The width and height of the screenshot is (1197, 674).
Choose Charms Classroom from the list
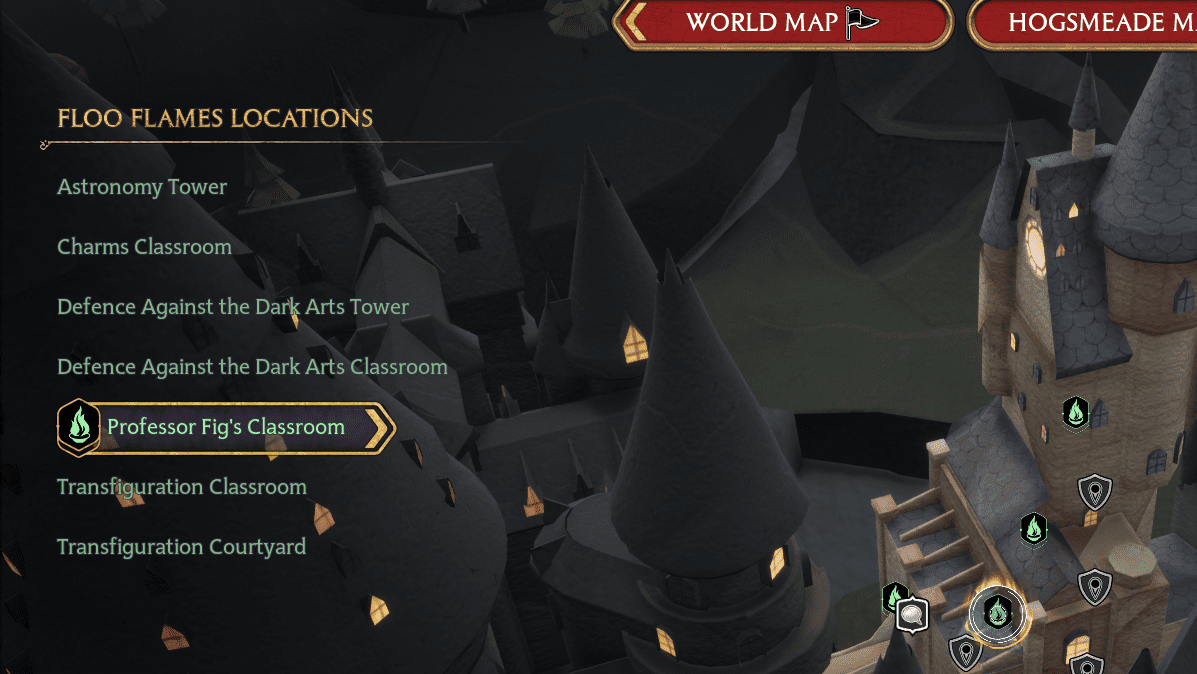pos(144,247)
